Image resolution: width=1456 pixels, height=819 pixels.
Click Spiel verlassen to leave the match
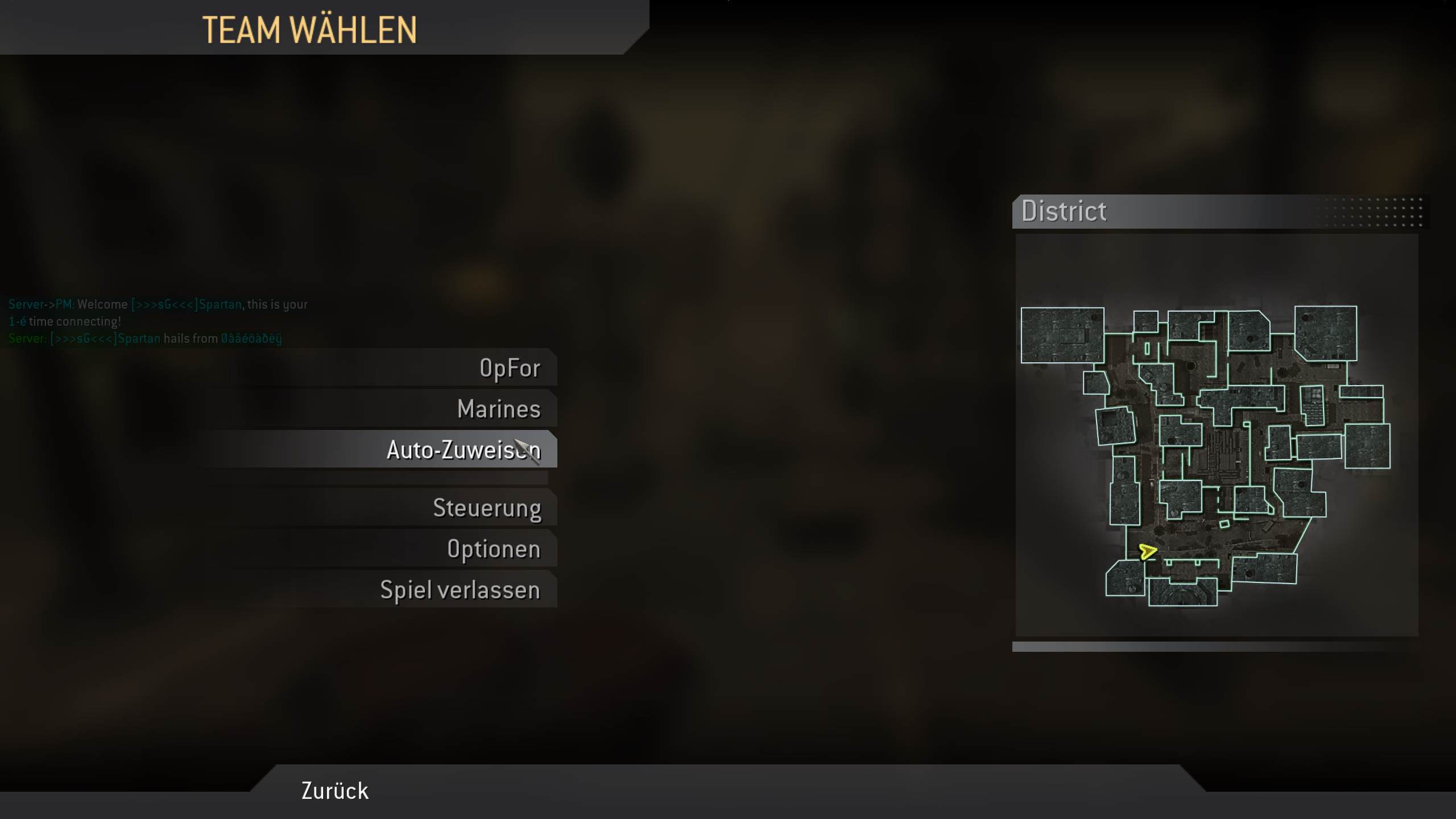(x=460, y=590)
